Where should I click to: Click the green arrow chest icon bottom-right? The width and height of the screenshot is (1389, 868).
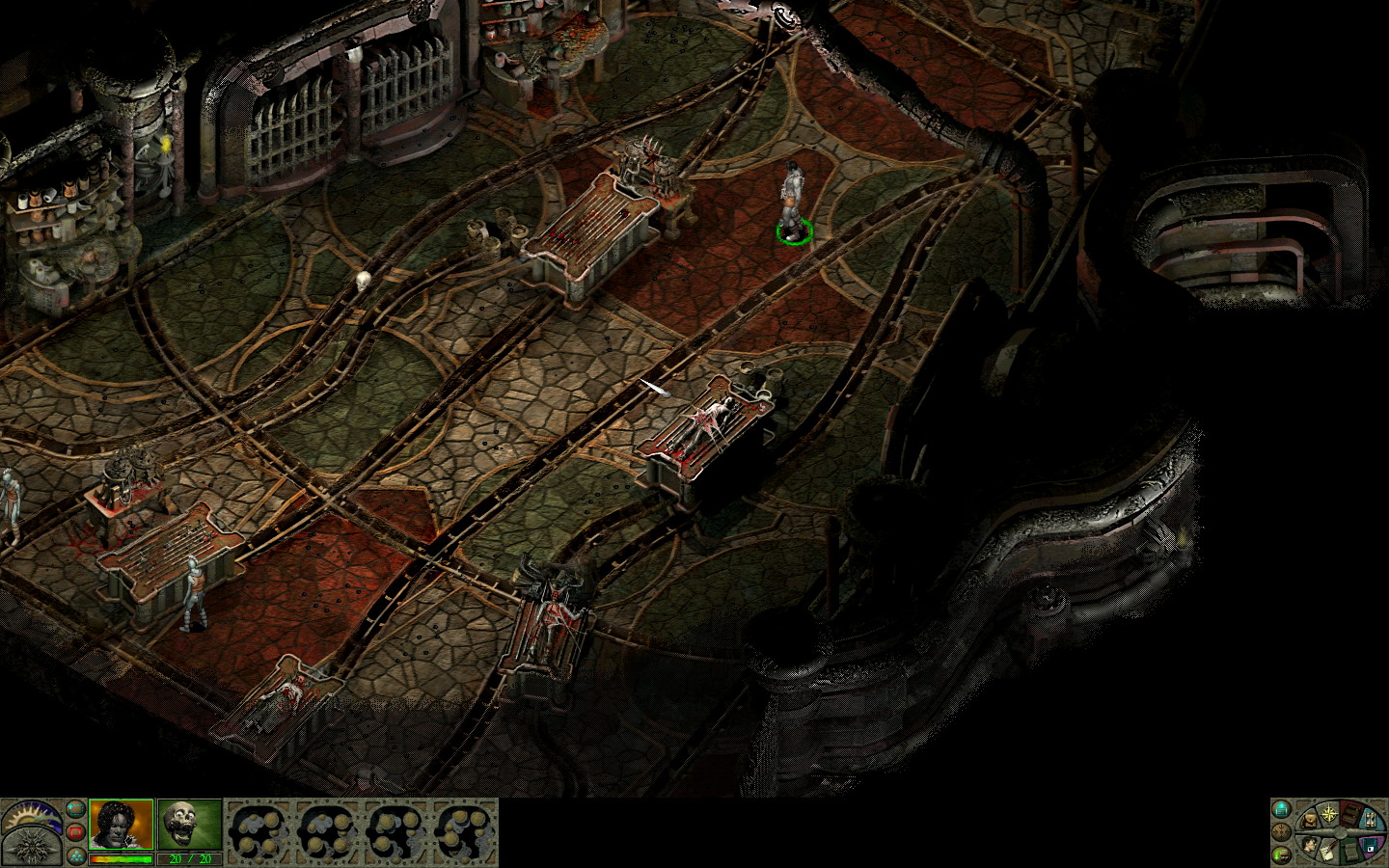point(1281,855)
